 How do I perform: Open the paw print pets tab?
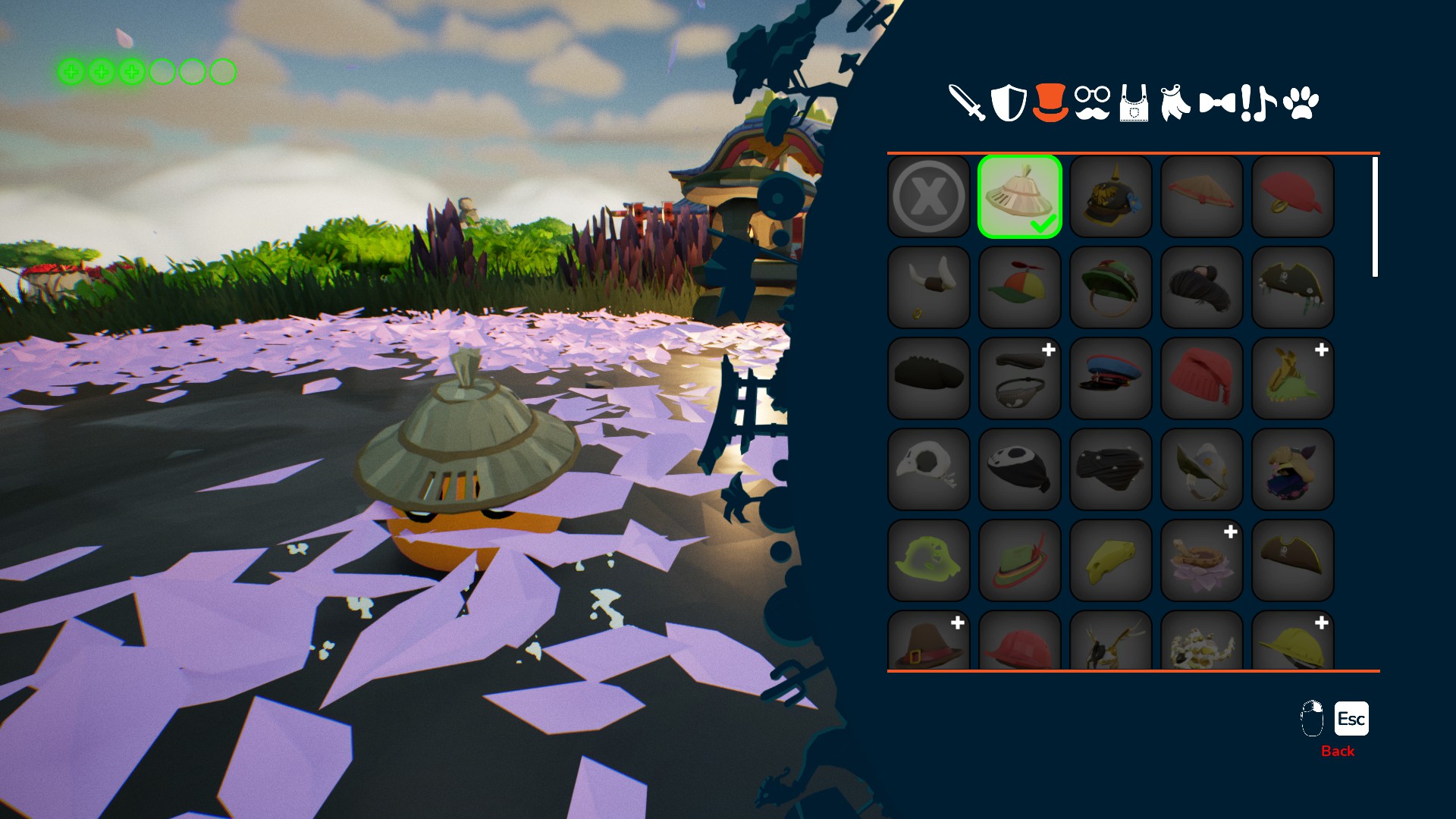1301,102
